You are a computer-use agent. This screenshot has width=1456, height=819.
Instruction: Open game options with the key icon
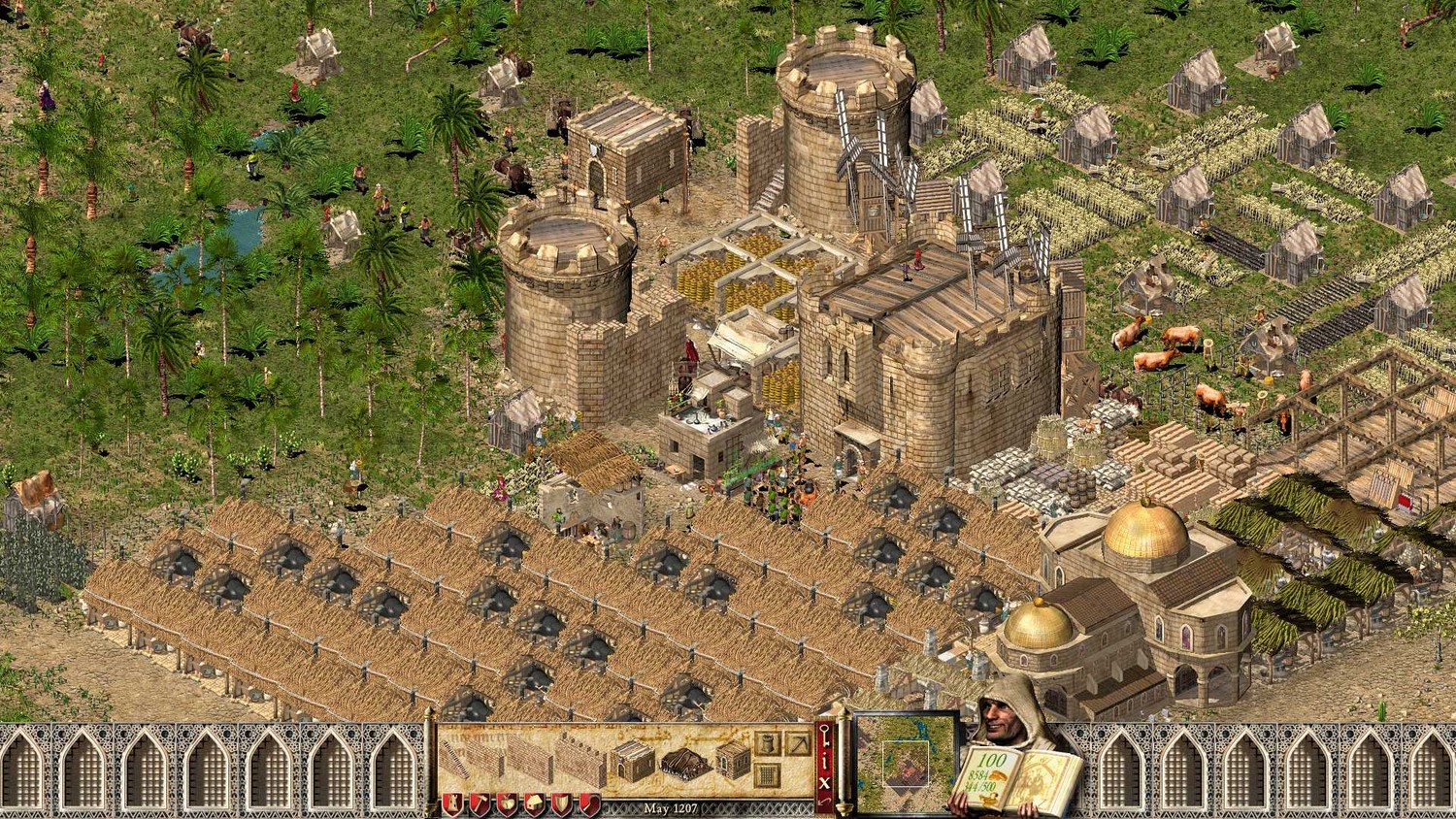click(826, 736)
